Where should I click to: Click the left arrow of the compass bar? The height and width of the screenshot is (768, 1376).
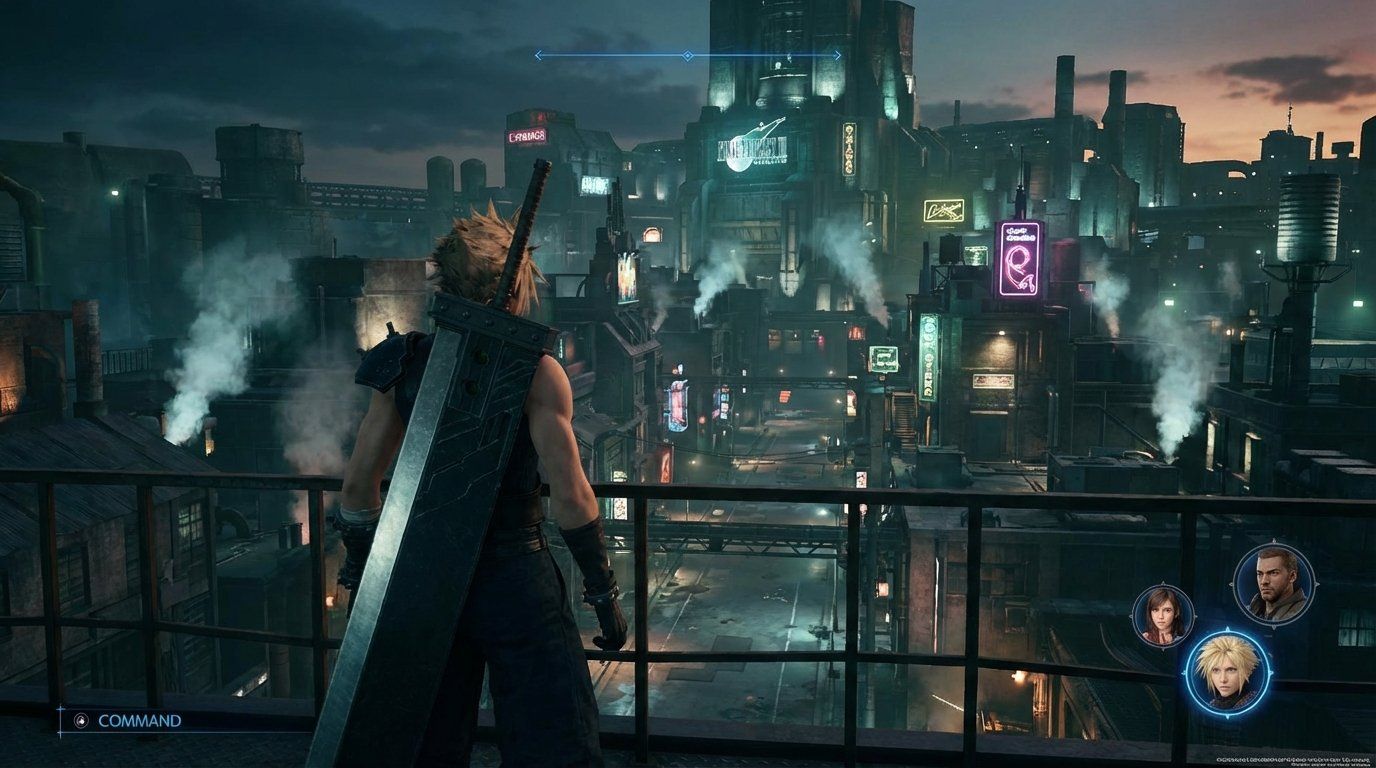537,56
